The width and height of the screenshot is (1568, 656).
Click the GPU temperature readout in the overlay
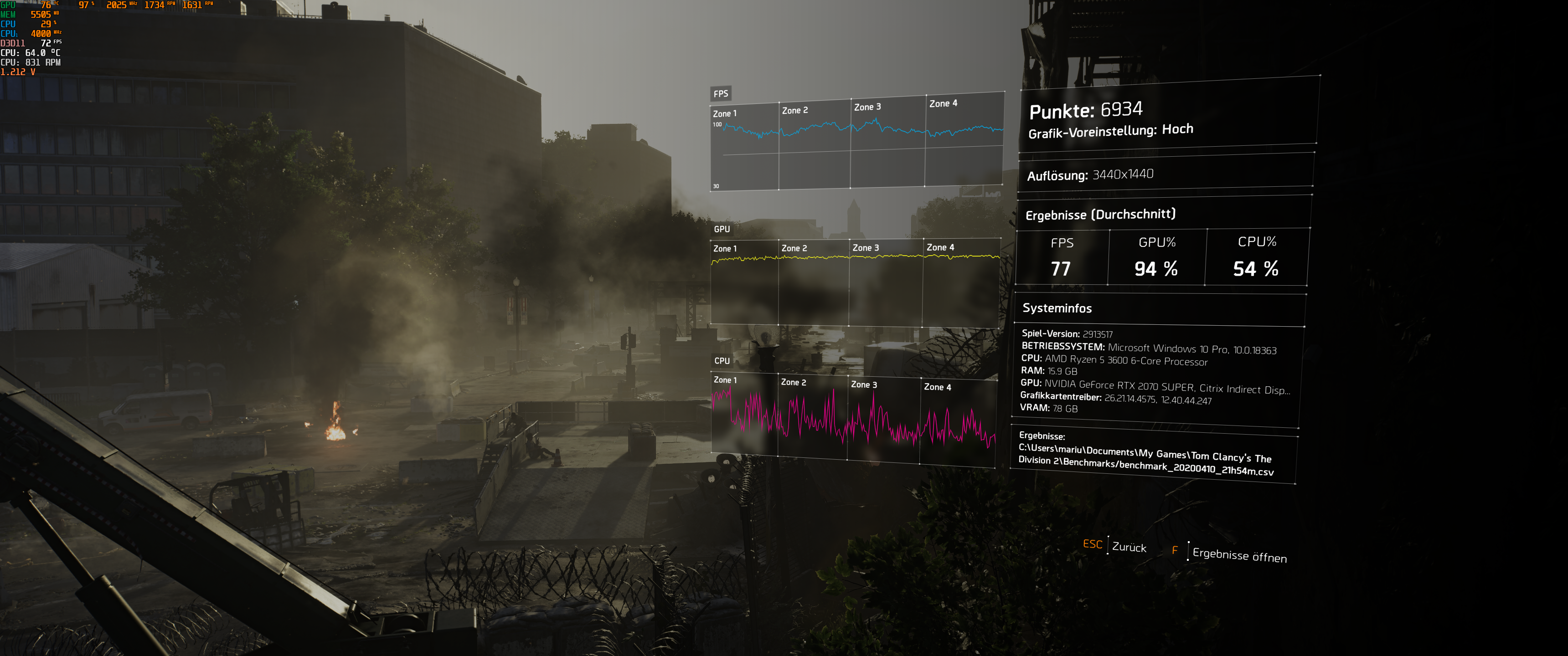click(x=45, y=5)
